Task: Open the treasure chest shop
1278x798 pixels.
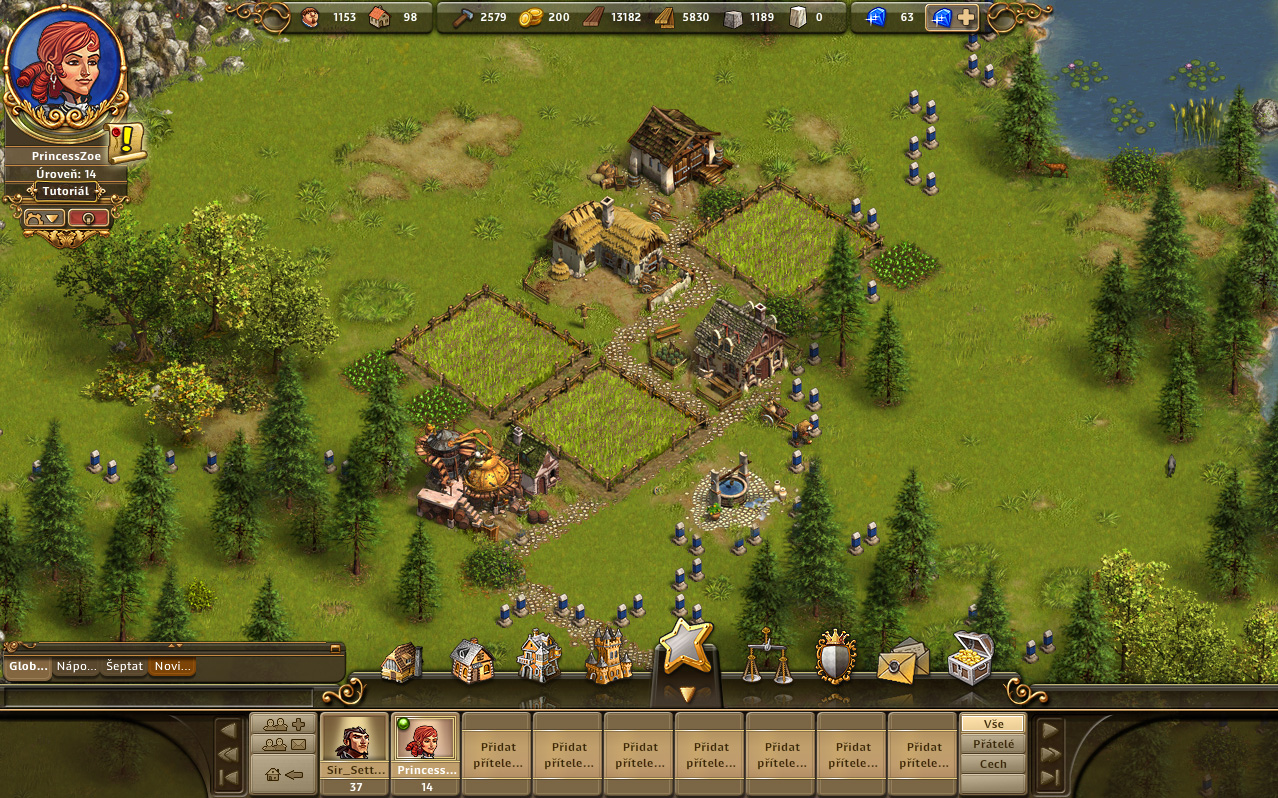Action: [970, 657]
